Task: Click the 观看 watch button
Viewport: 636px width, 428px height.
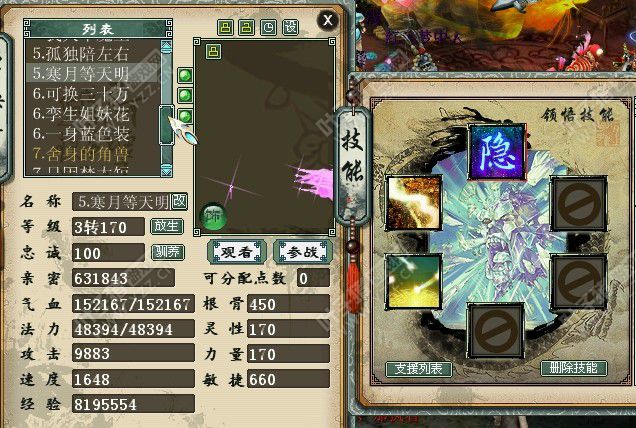Action: coord(236,253)
